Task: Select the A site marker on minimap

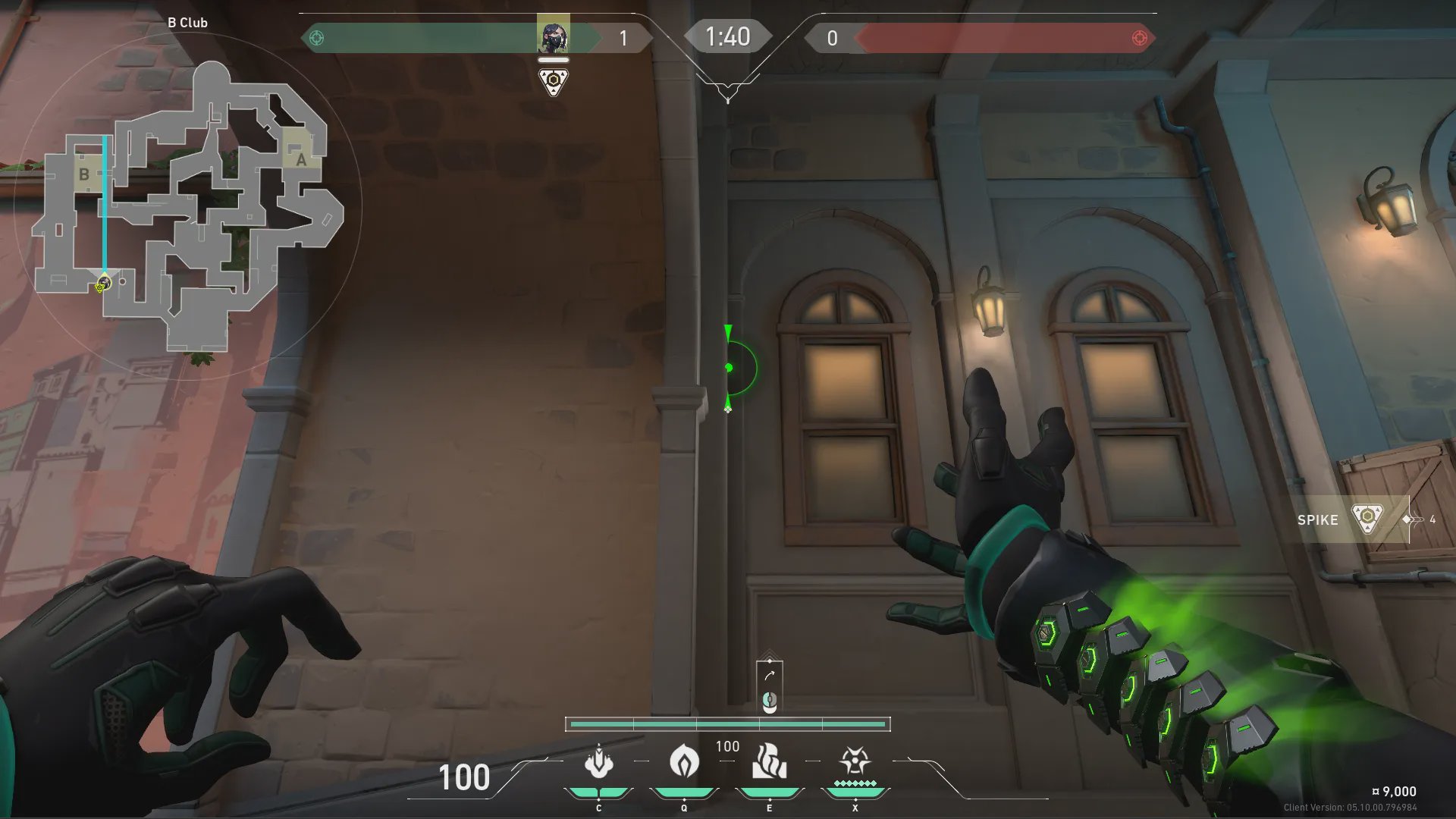Action: (300, 159)
